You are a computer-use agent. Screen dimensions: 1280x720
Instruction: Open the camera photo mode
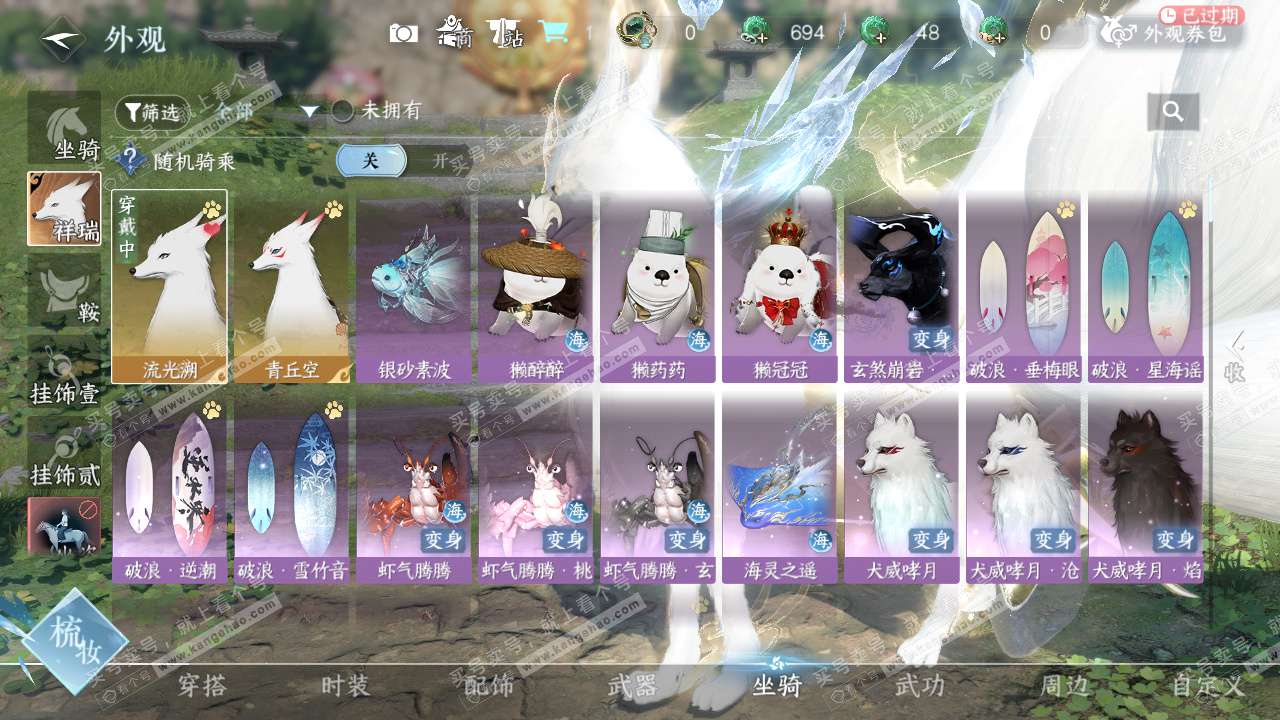click(x=404, y=33)
